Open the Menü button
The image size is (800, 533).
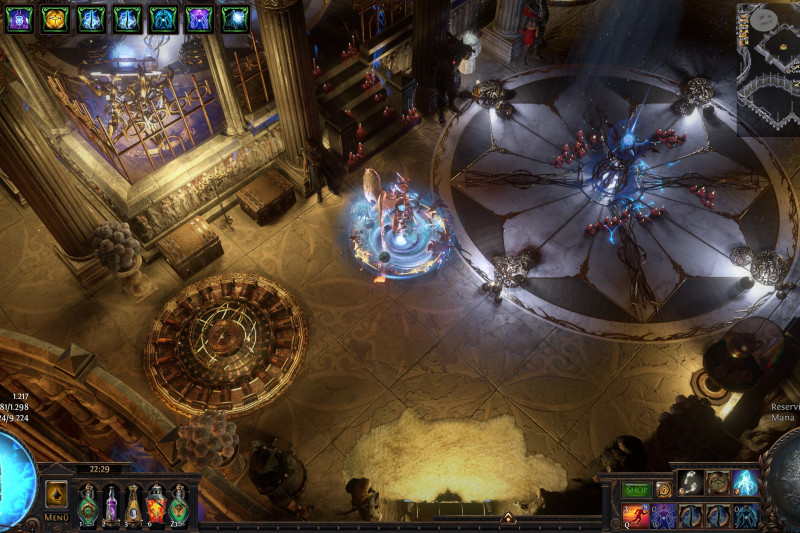pos(56,517)
